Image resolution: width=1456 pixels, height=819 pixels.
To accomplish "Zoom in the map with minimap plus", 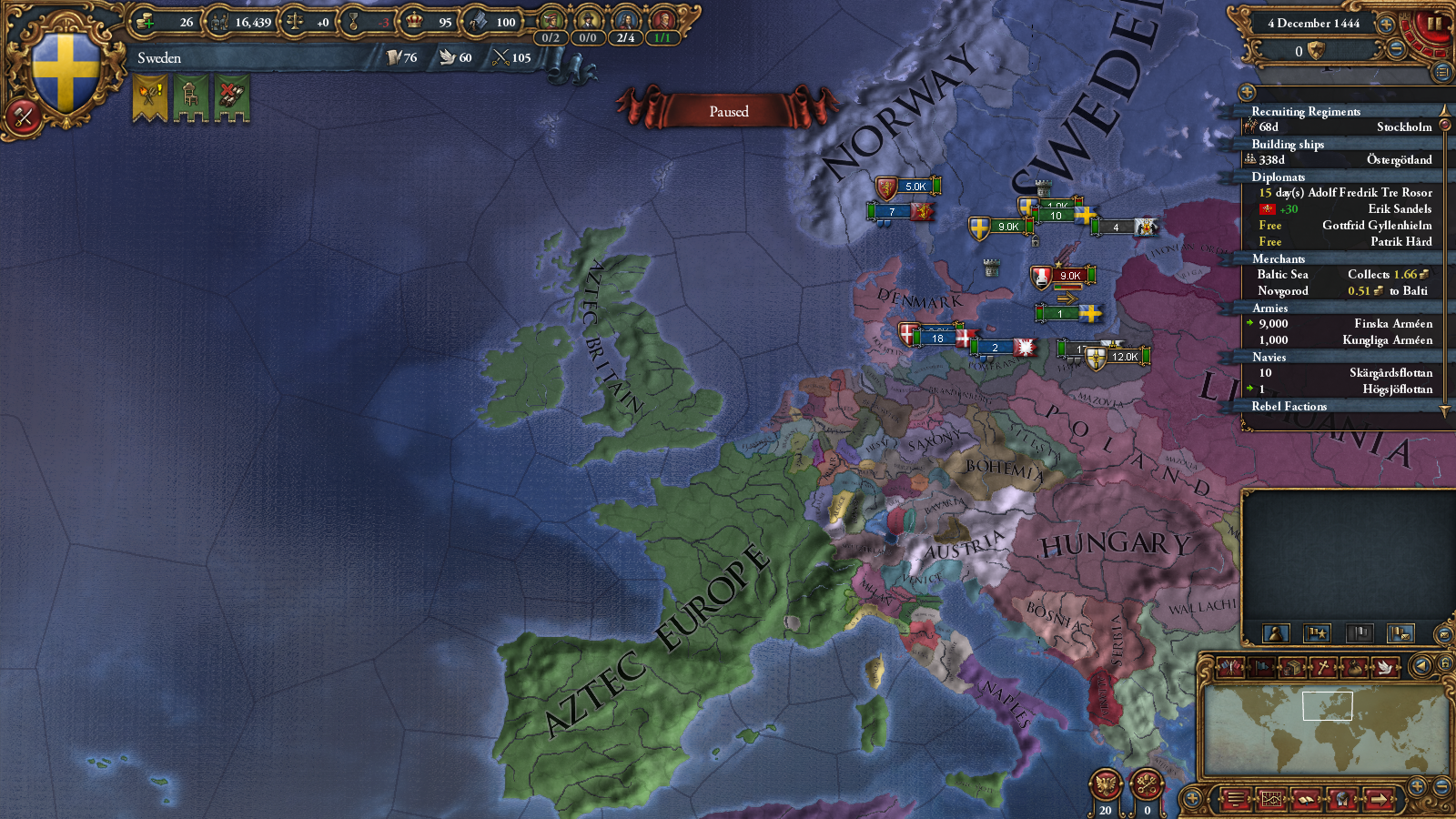I will [x=1417, y=785].
